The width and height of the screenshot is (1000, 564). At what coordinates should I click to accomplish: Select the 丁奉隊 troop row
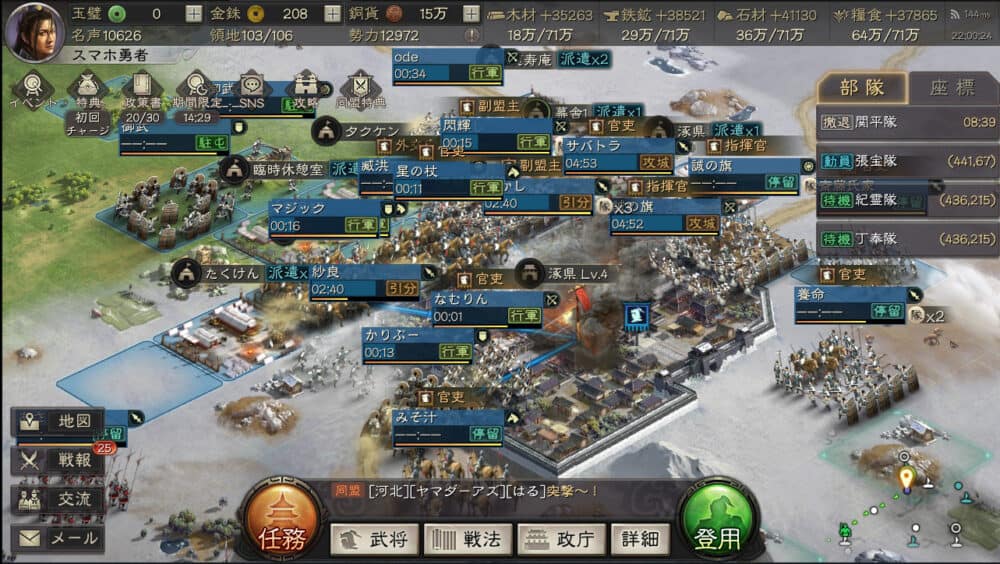click(x=905, y=239)
